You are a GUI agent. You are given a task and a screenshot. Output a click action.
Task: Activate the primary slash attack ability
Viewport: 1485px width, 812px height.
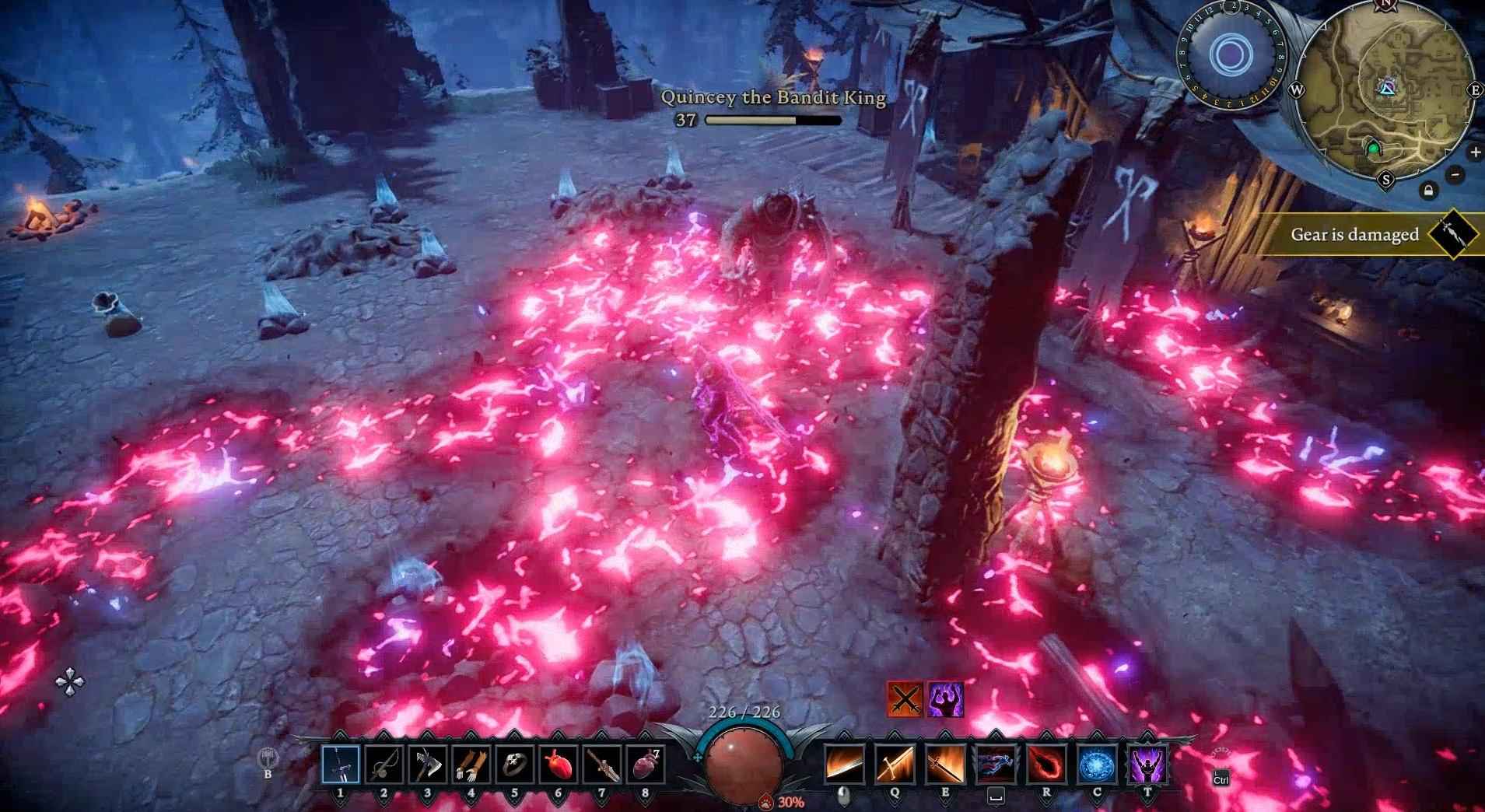(x=844, y=765)
